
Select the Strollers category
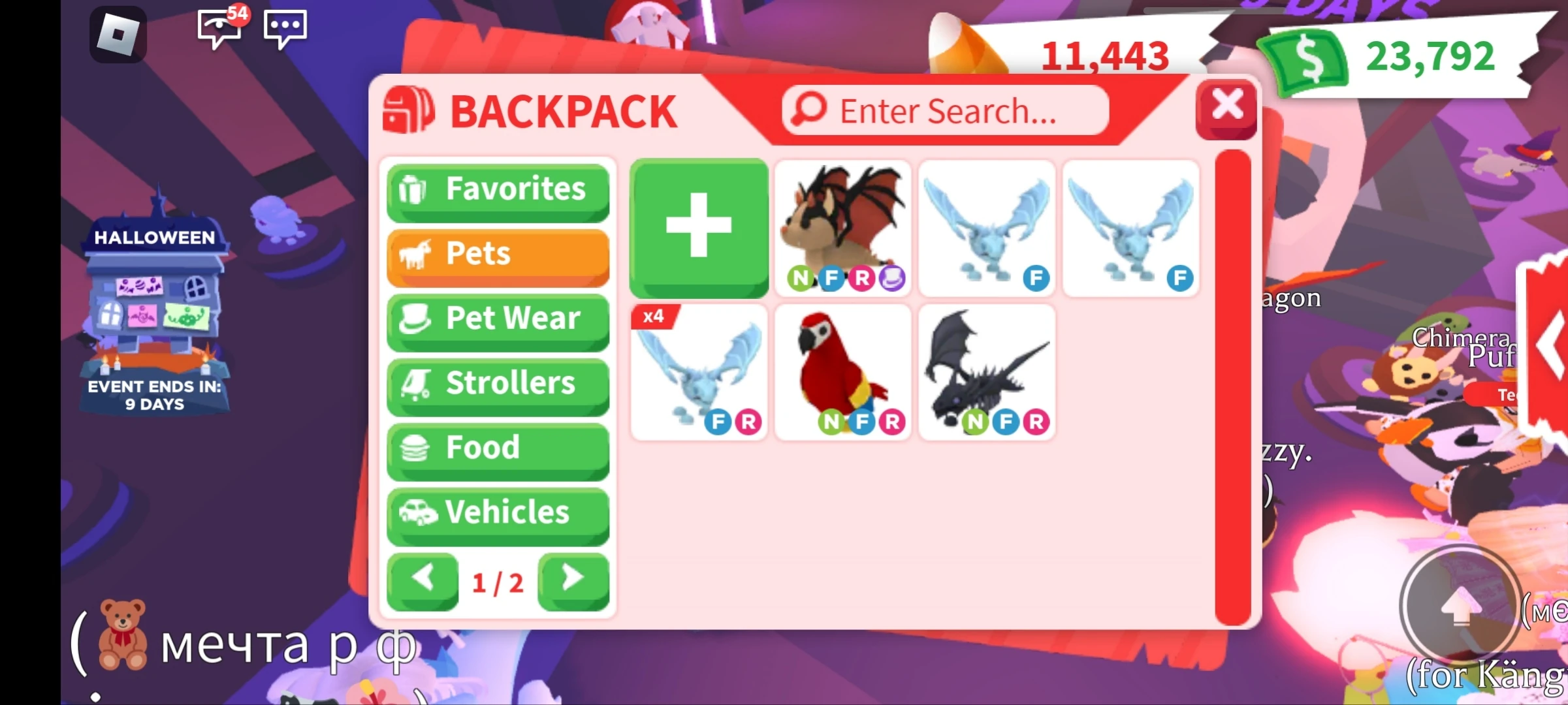pos(498,384)
